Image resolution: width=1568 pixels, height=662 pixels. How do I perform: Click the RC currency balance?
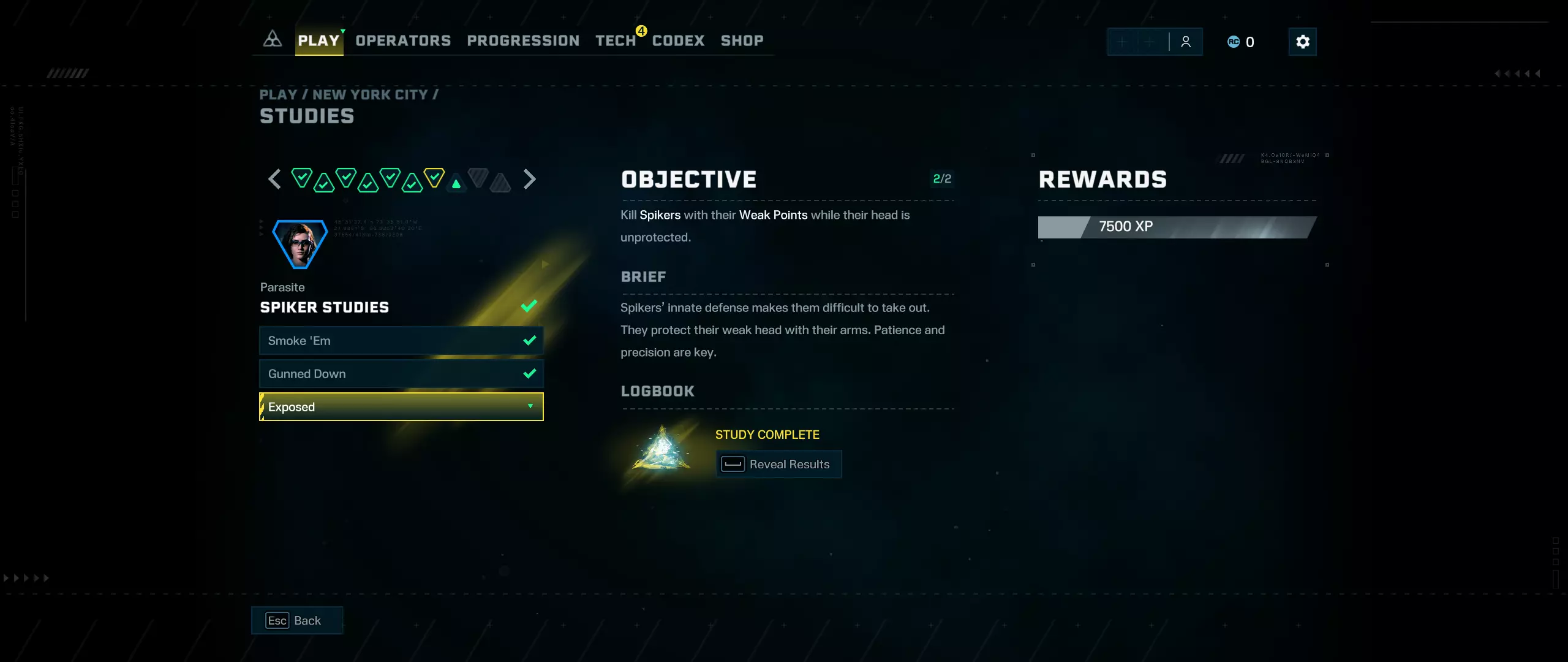(x=1241, y=42)
